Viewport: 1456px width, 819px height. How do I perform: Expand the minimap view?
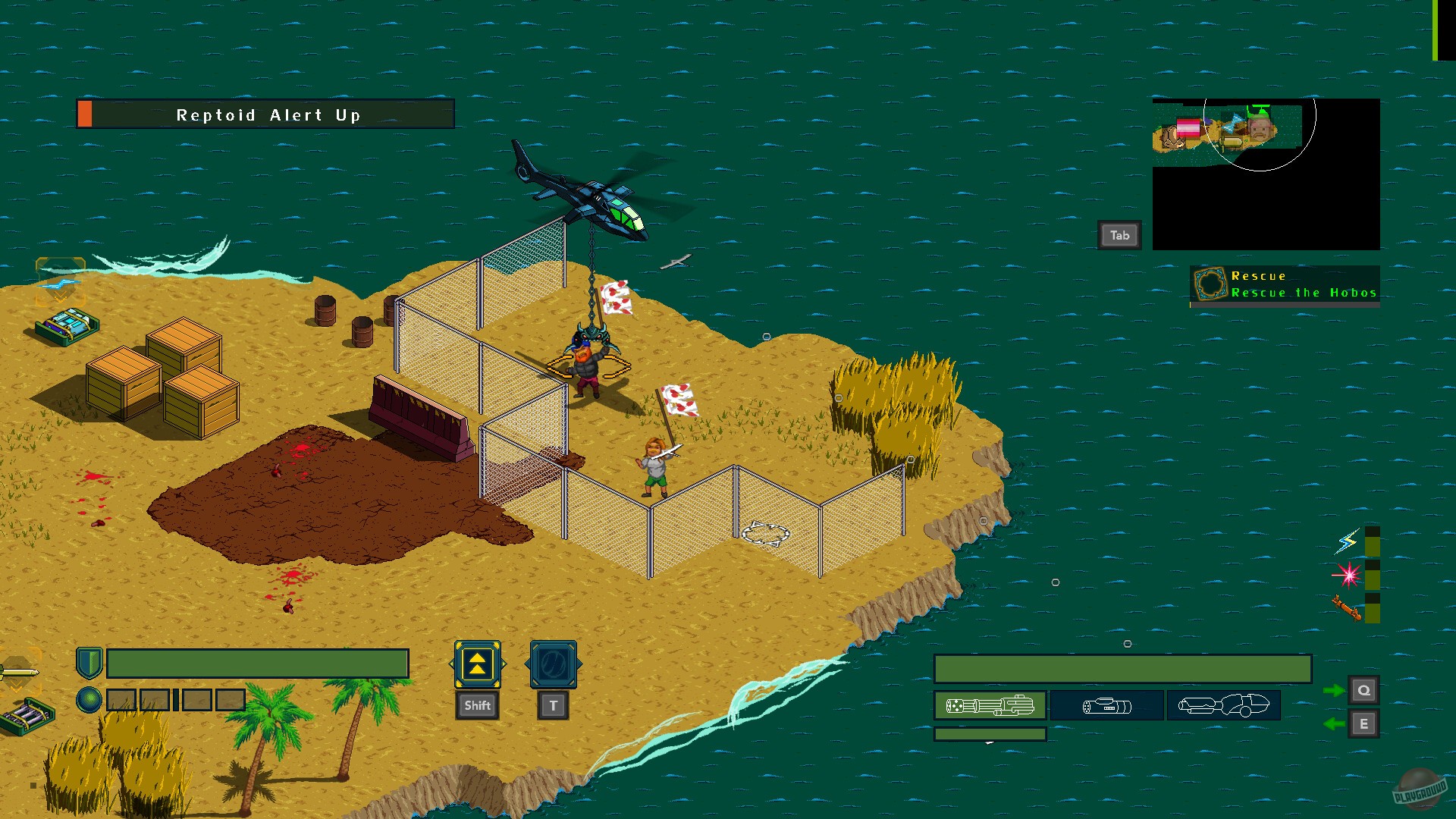(x=1120, y=235)
